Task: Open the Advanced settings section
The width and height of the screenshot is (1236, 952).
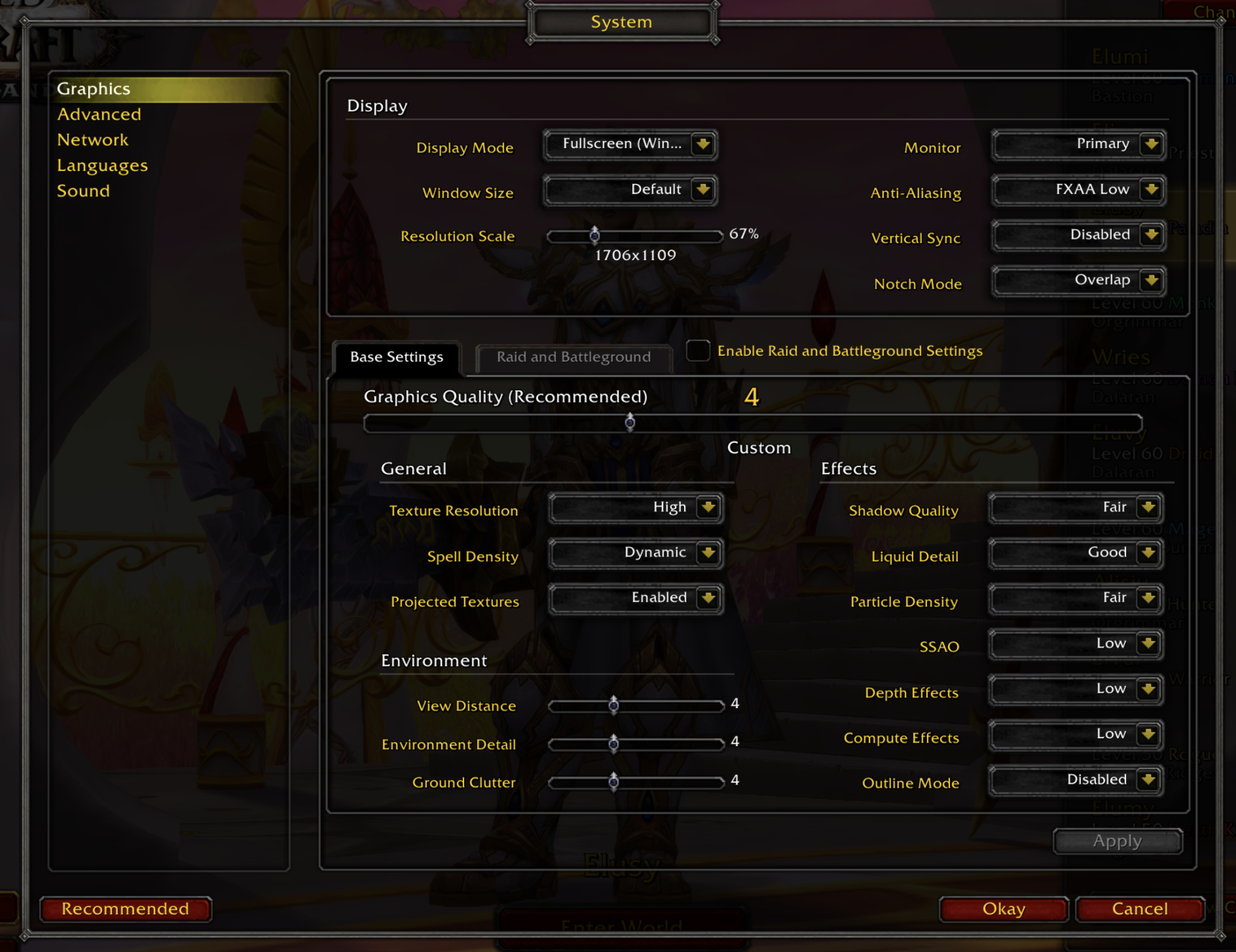Action: click(x=99, y=114)
